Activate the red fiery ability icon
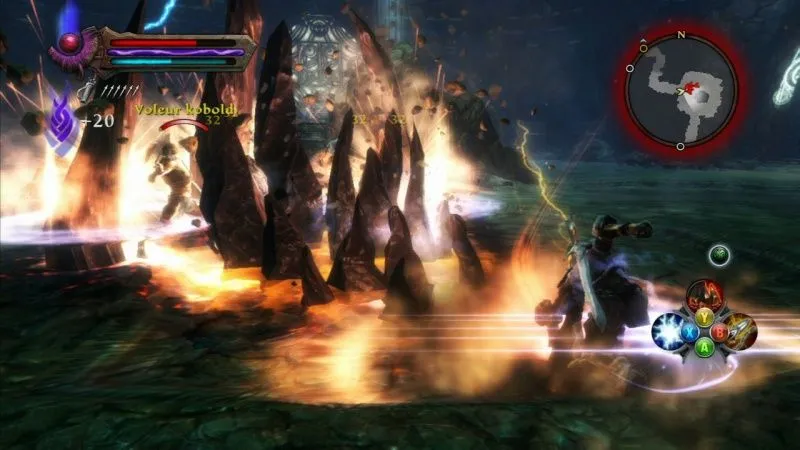800x450 pixels. pos(705,295)
